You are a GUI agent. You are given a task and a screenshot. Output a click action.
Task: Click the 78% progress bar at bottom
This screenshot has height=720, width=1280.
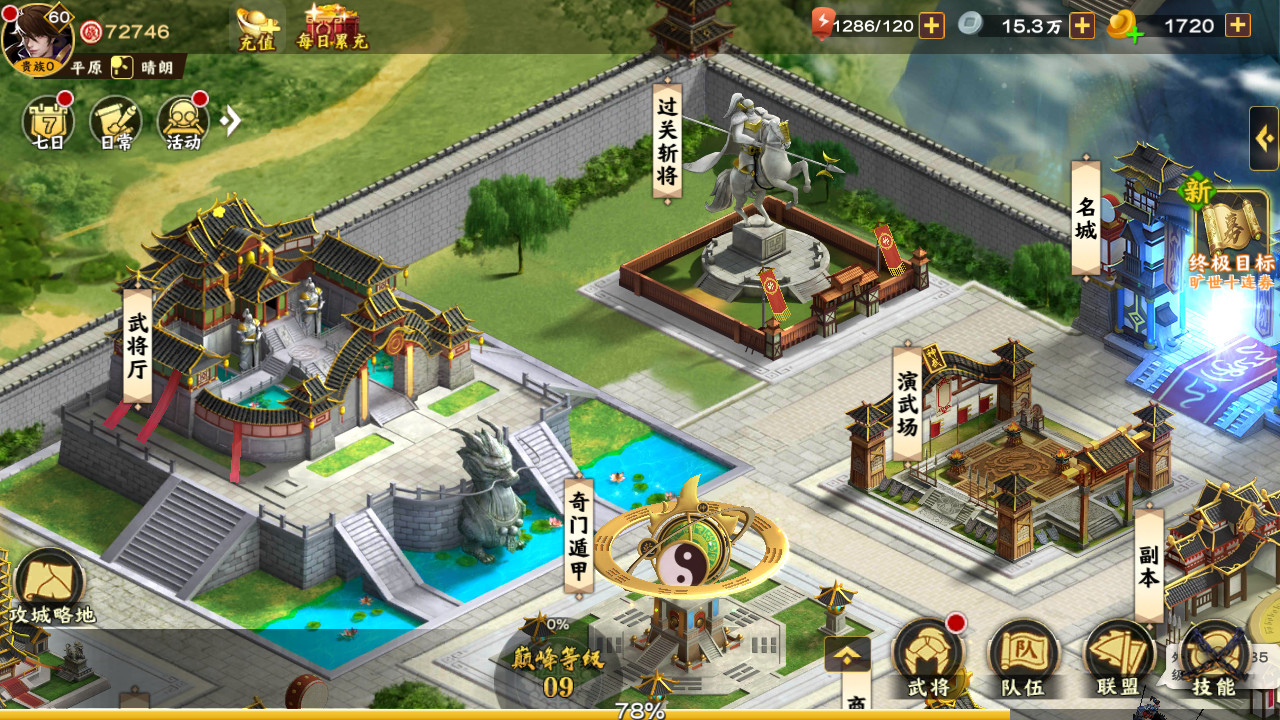(x=640, y=712)
